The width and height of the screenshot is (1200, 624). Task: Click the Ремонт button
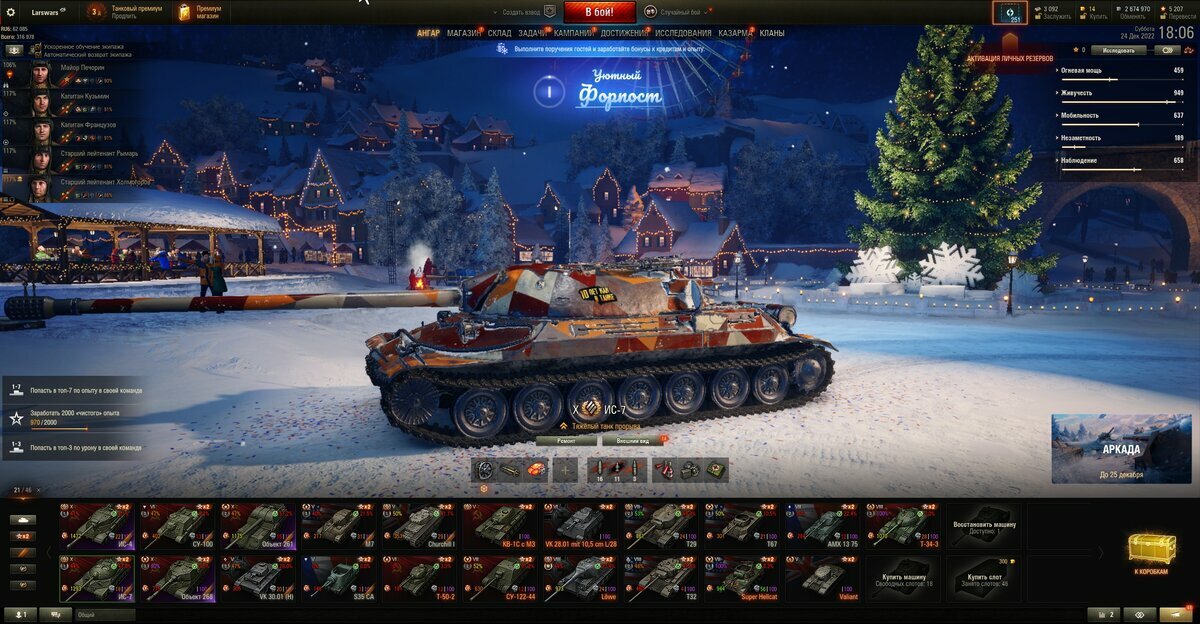pos(566,440)
